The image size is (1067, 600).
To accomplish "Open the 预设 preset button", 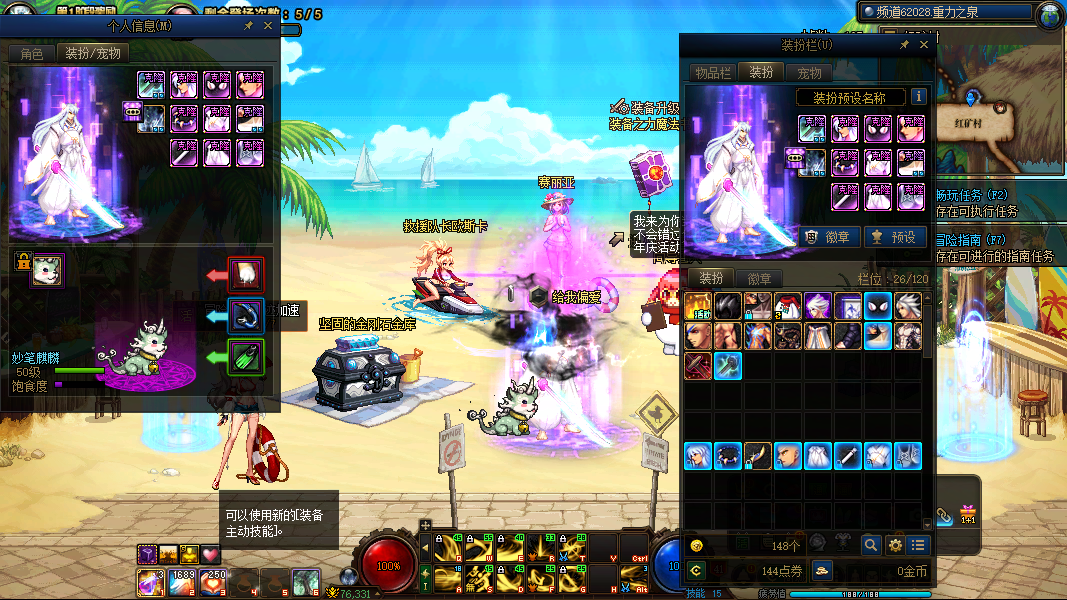I will pyautogui.click(x=895, y=237).
